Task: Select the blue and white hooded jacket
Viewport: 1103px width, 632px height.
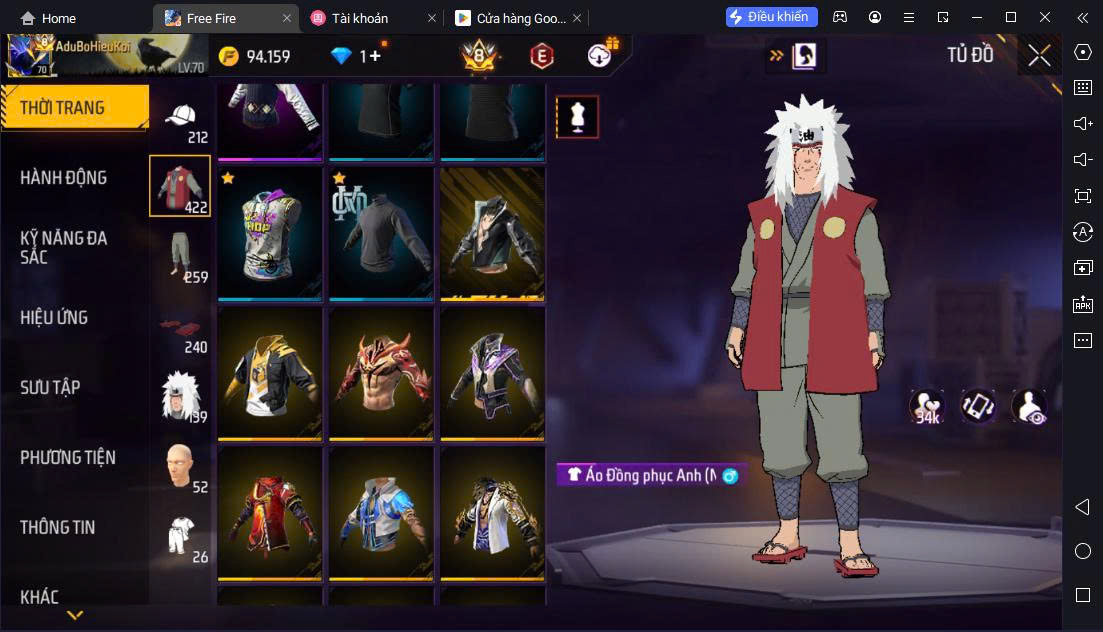Action: (x=381, y=512)
